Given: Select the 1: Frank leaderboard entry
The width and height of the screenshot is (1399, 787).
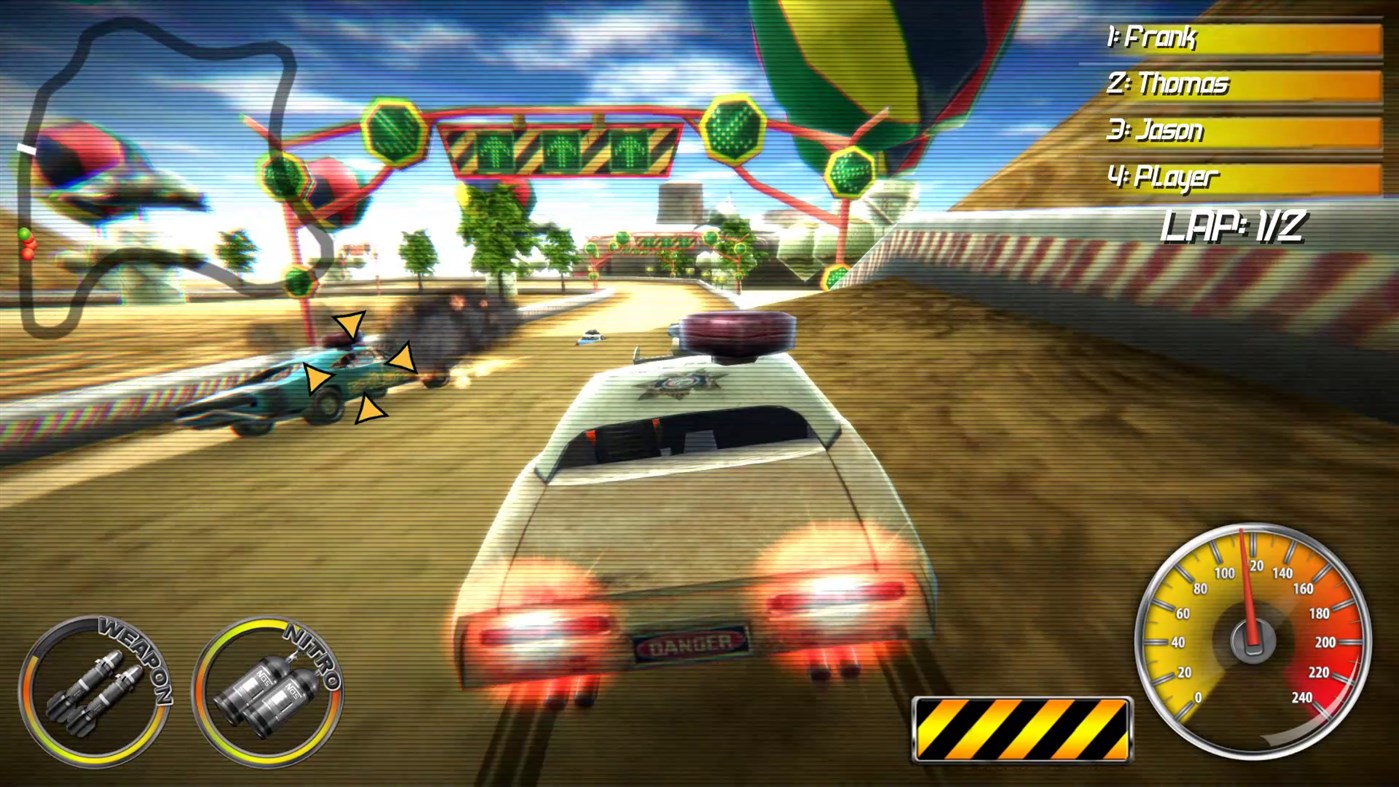Looking at the screenshot, I should tap(1240, 37).
